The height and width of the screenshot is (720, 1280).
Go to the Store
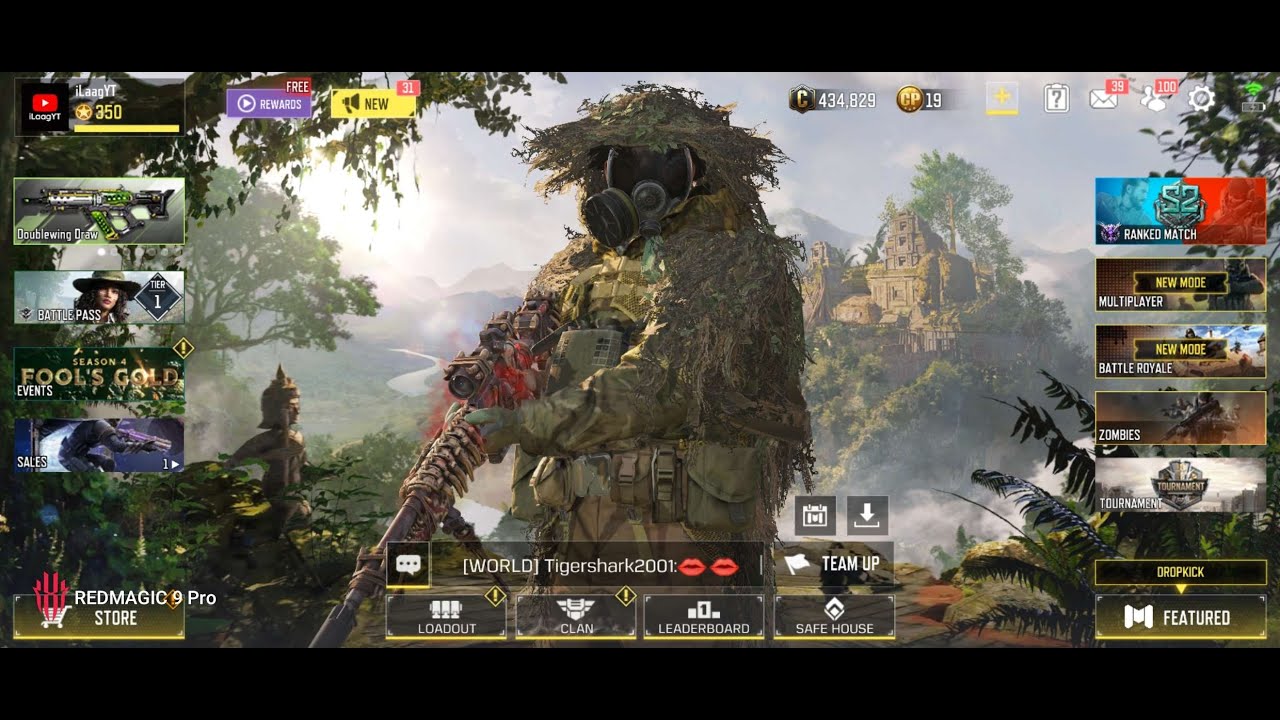(x=99, y=616)
